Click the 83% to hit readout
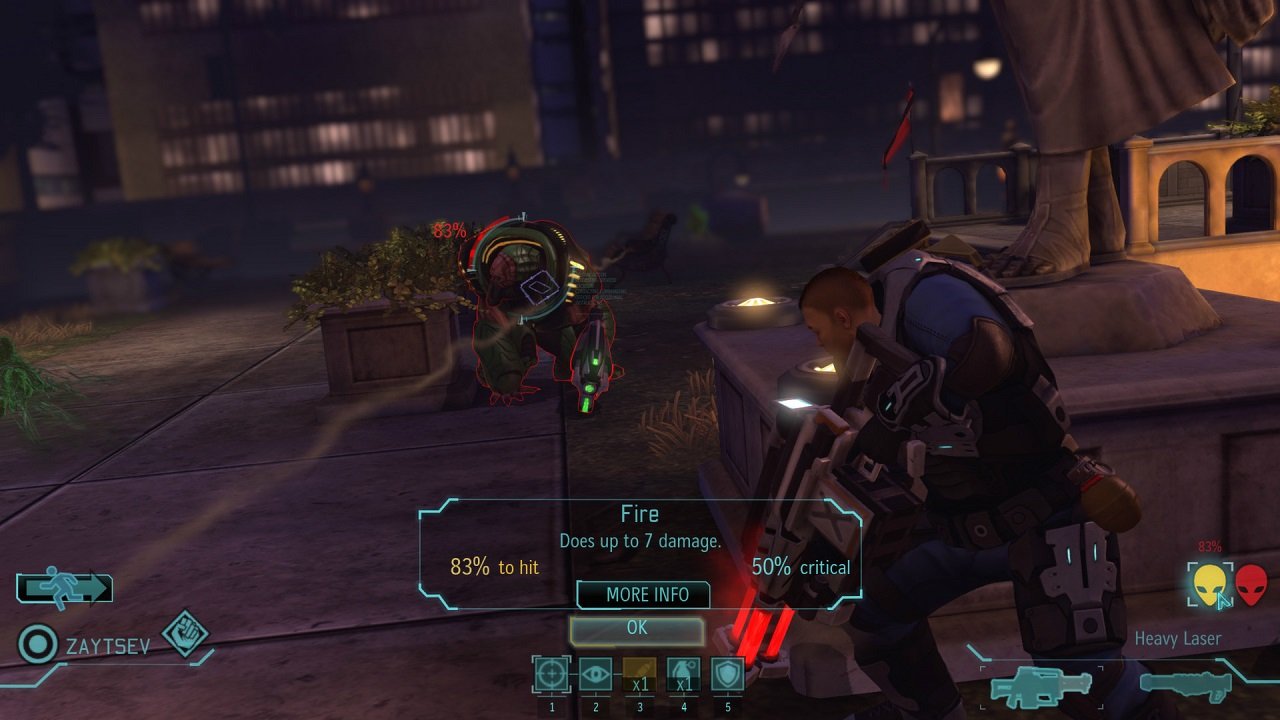1280x720 pixels. (496, 567)
